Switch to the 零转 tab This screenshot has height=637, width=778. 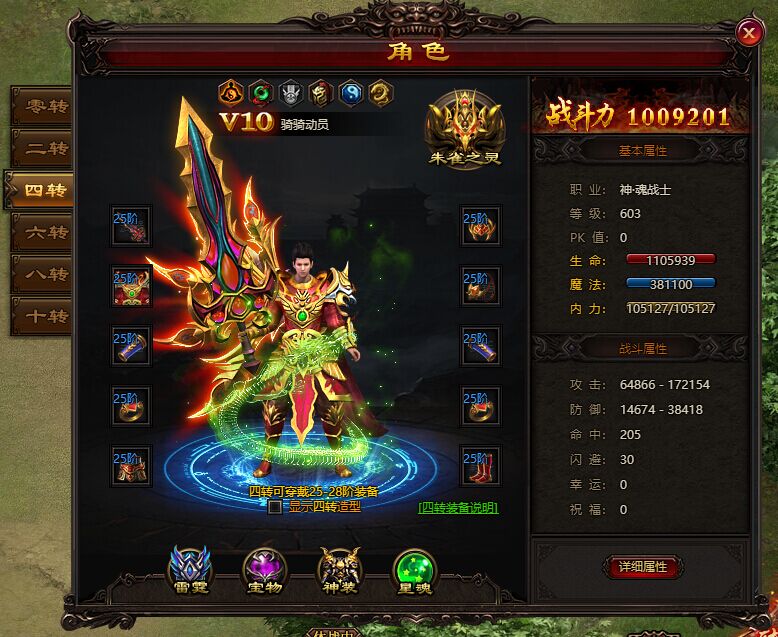pos(40,106)
